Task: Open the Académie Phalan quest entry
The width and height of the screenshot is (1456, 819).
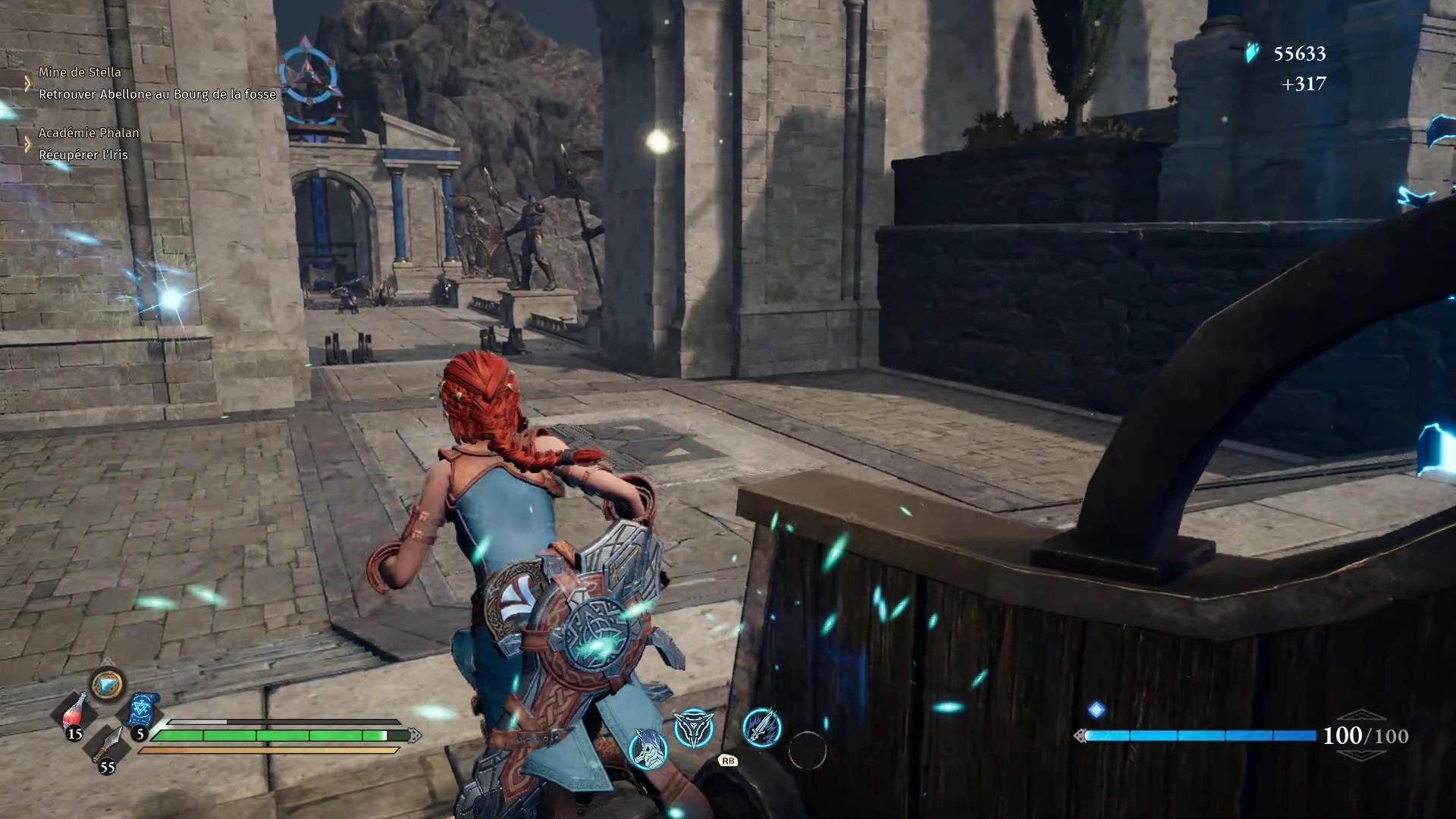Action: tap(89, 133)
